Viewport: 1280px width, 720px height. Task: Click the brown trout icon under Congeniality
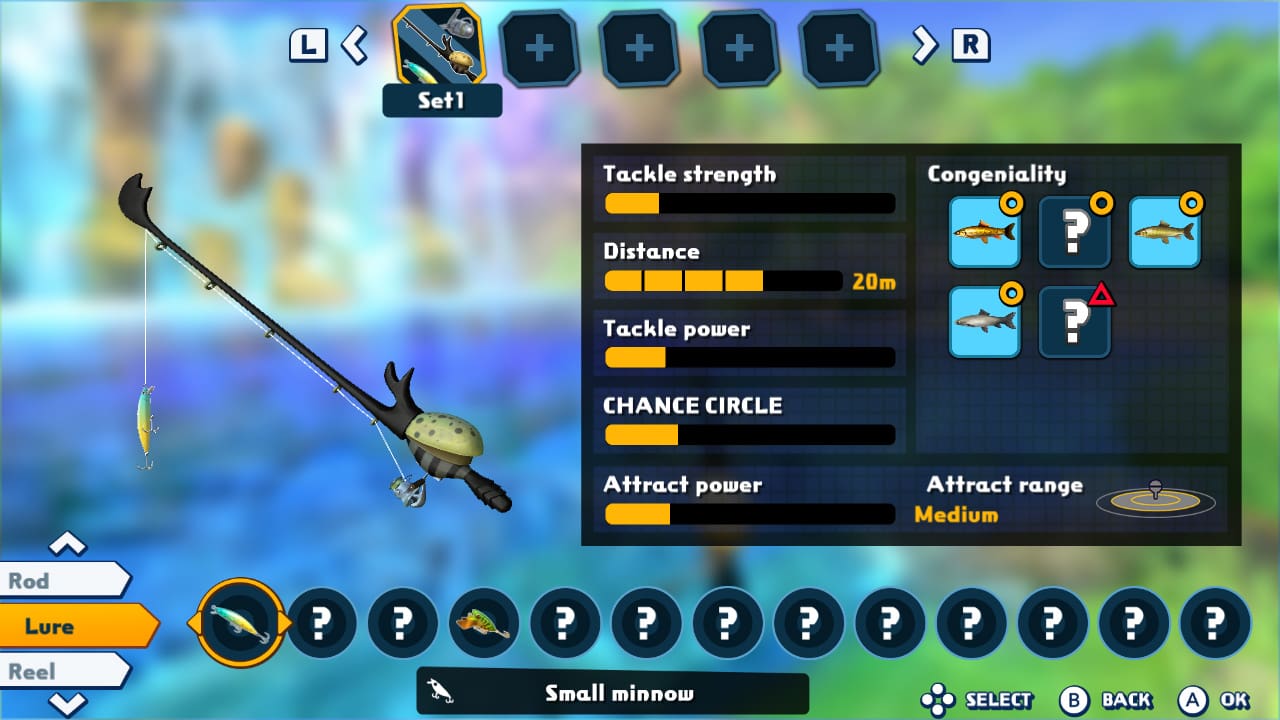984,231
